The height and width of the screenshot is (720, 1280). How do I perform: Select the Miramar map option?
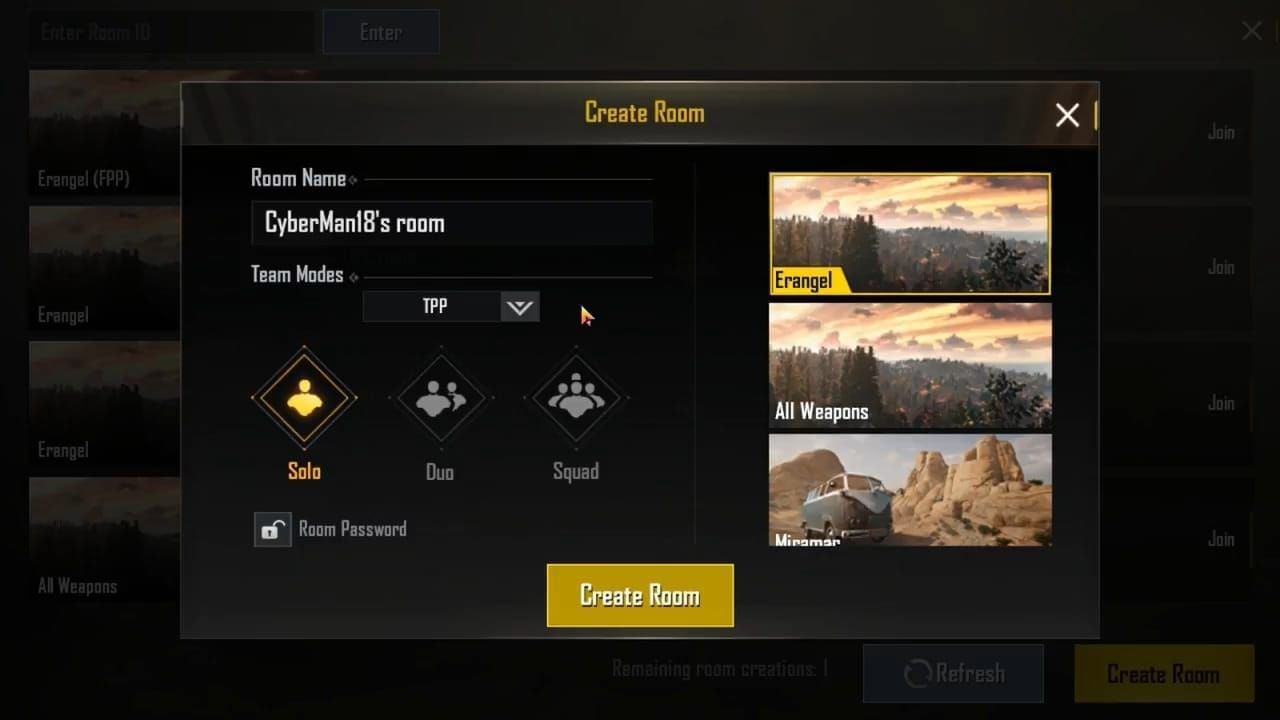click(909, 490)
